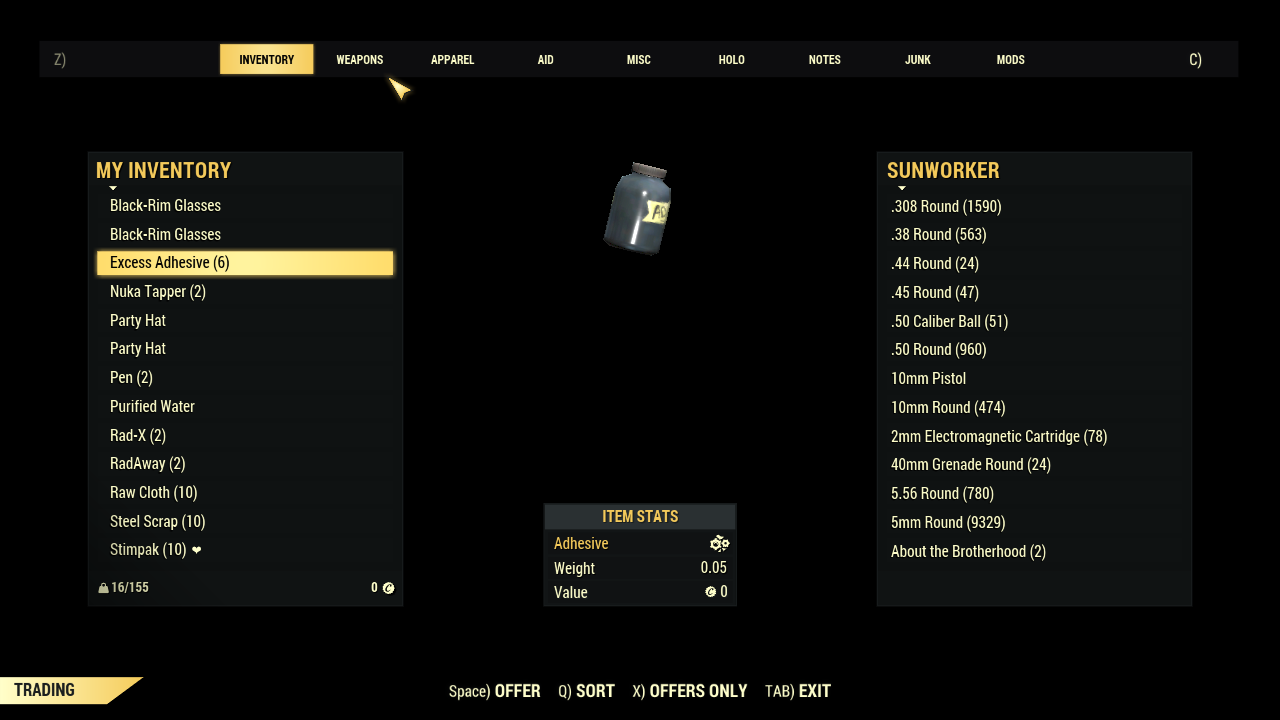Choose the Mods tab

pyautogui.click(x=1010, y=60)
